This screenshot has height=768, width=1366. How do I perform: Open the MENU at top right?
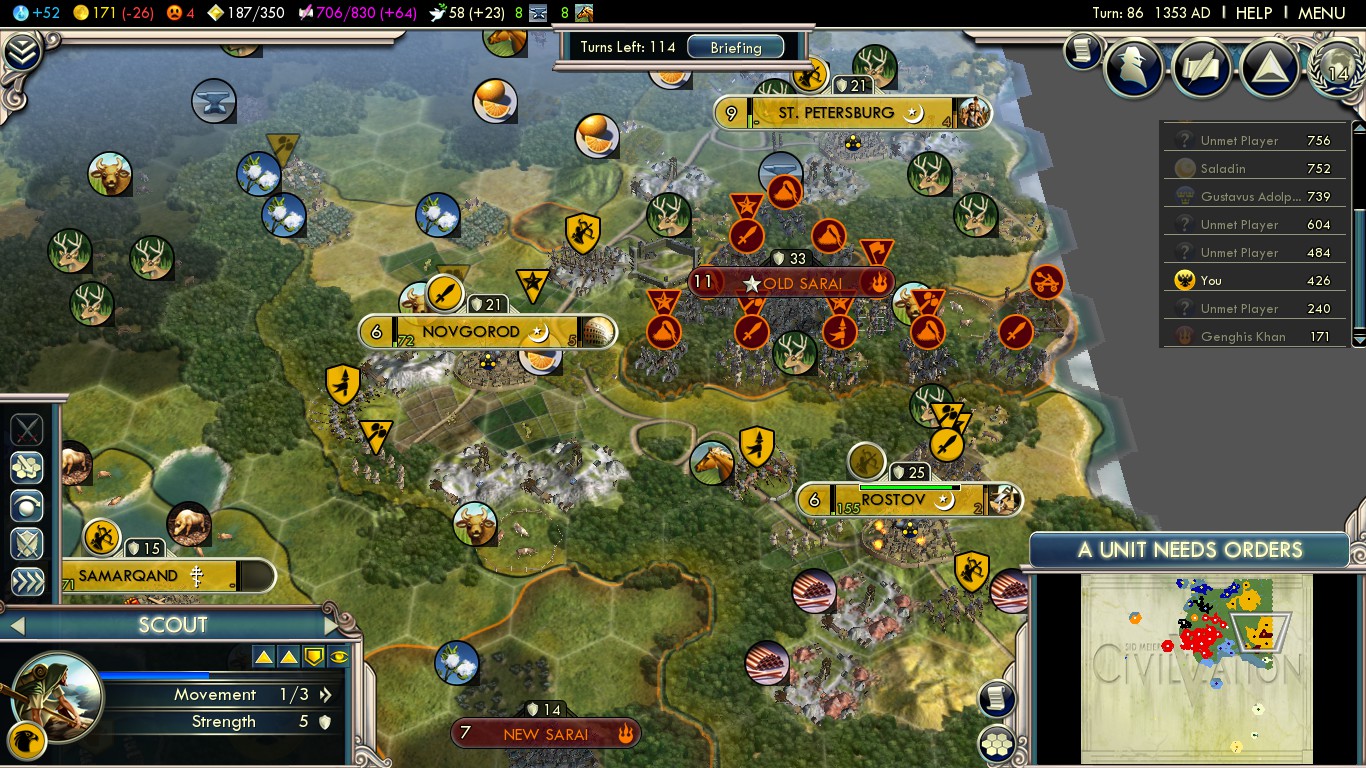point(1321,13)
